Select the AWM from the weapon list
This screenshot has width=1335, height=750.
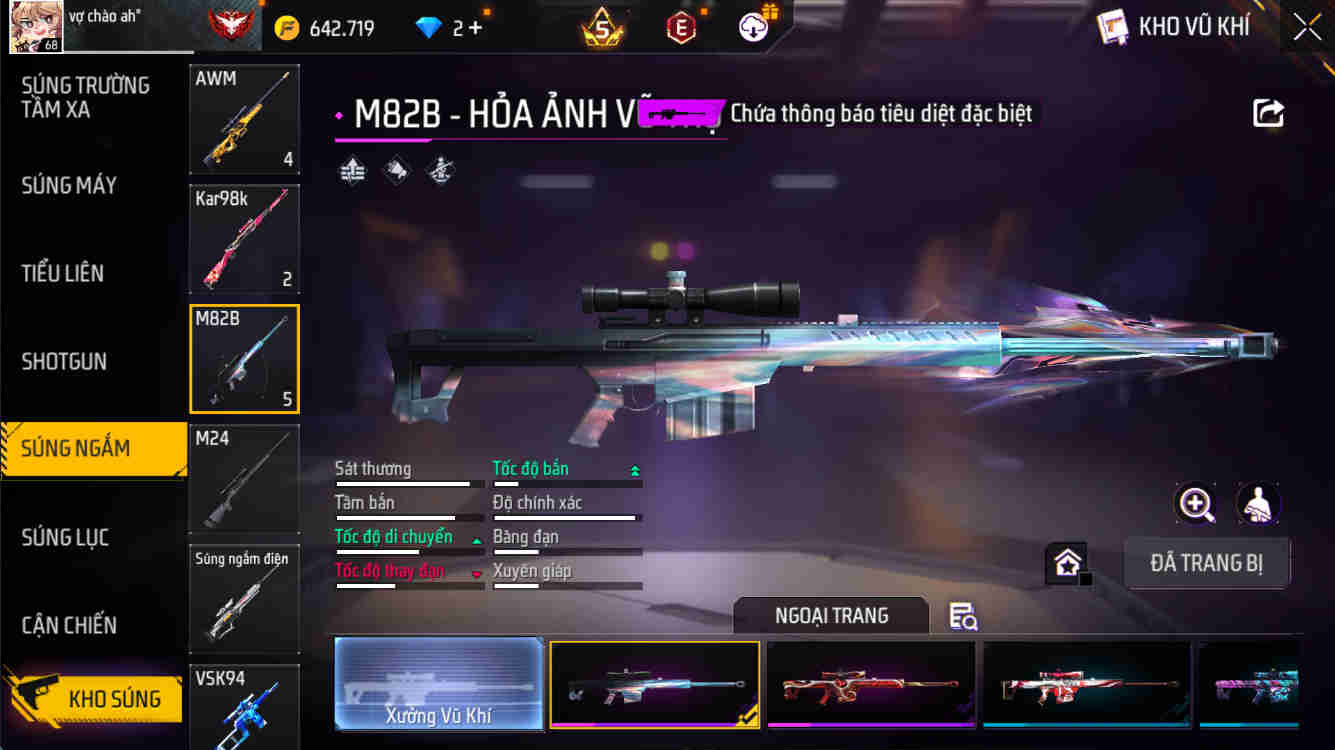coord(244,118)
